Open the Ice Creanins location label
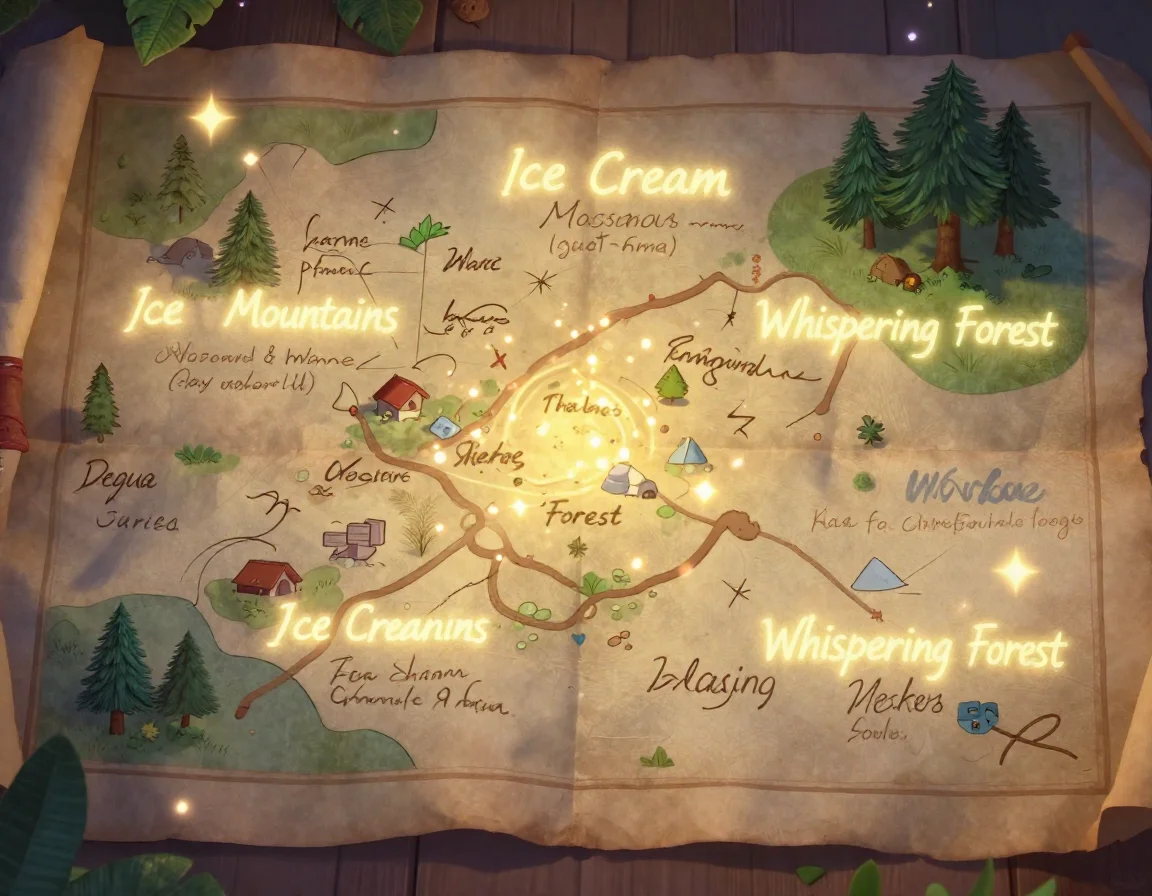 point(378,627)
